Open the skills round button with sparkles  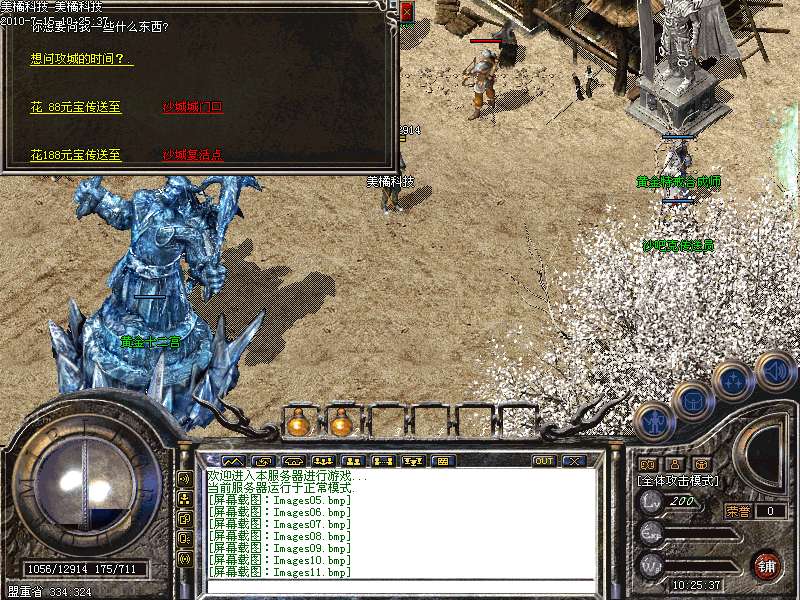point(733,382)
